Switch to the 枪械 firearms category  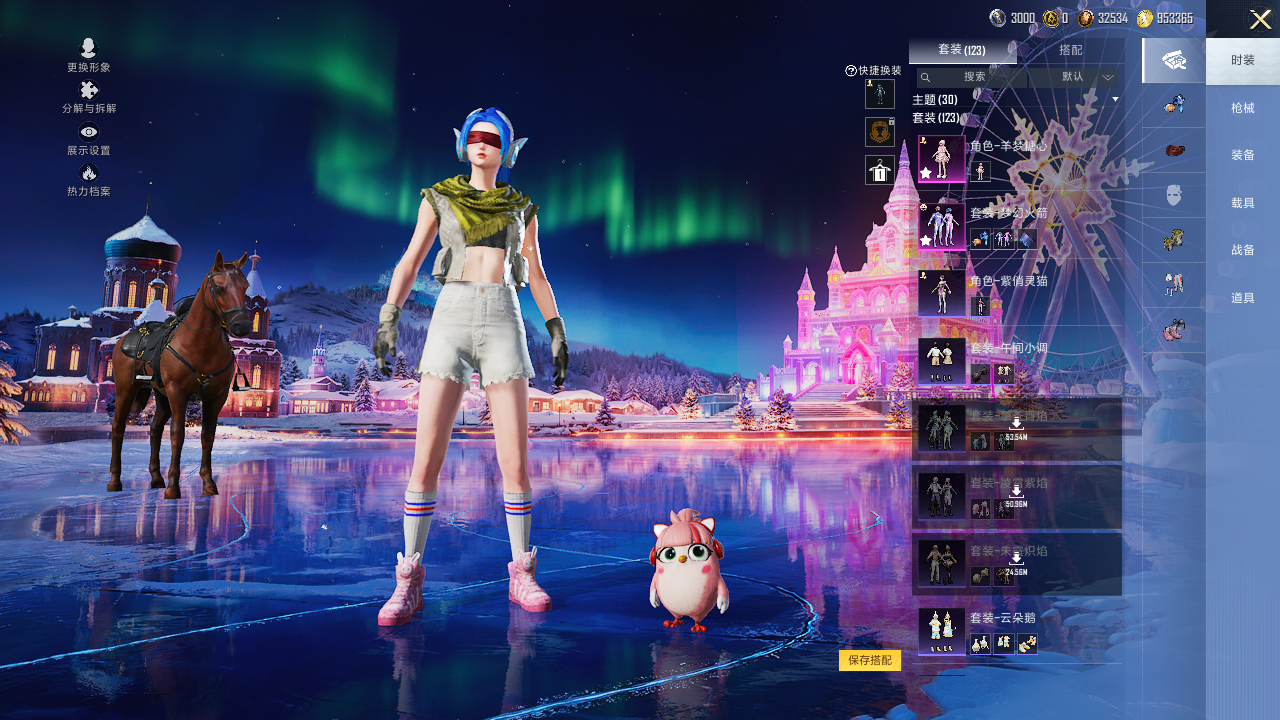pos(1243,108)
